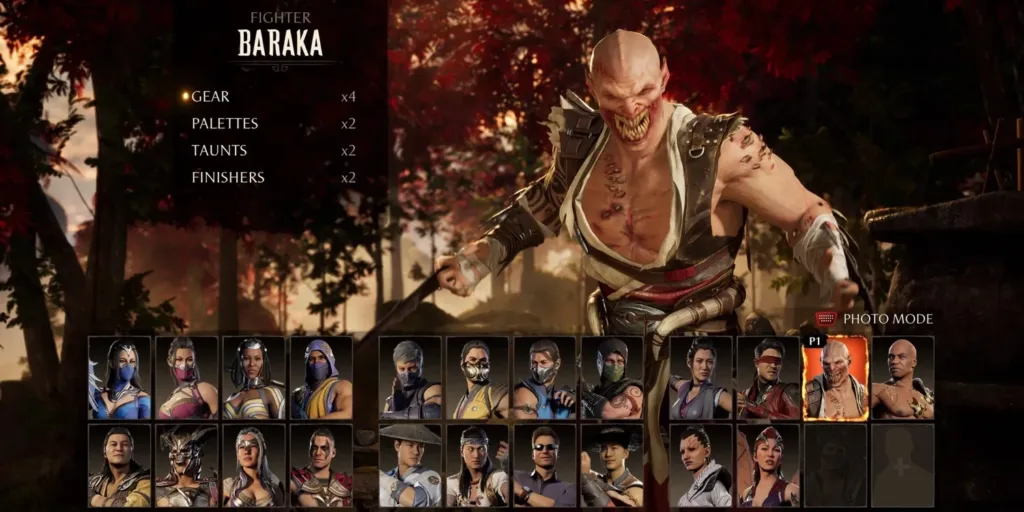Choose Reptile's green-masked portrait

(x=612, y=378)
